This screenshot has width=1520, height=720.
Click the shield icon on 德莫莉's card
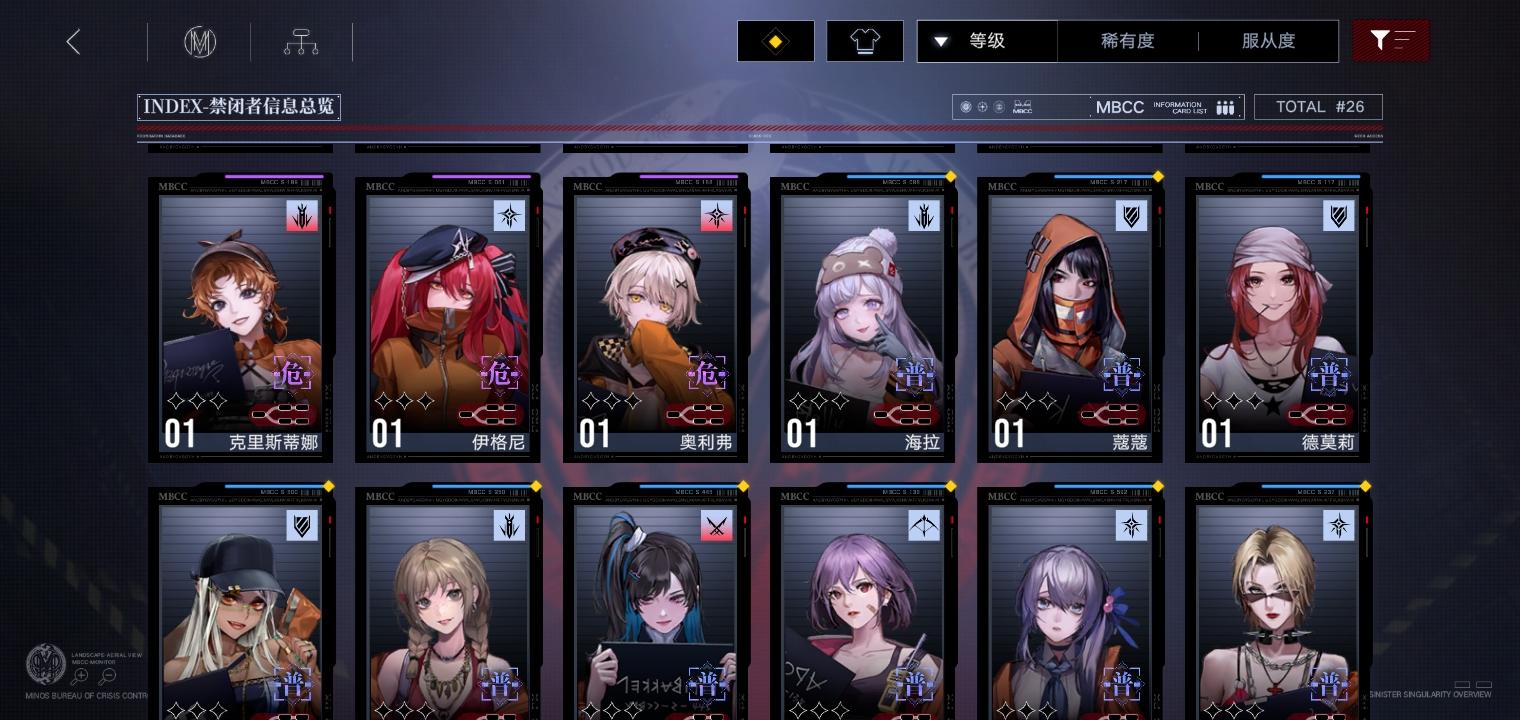coord(1339,216)
